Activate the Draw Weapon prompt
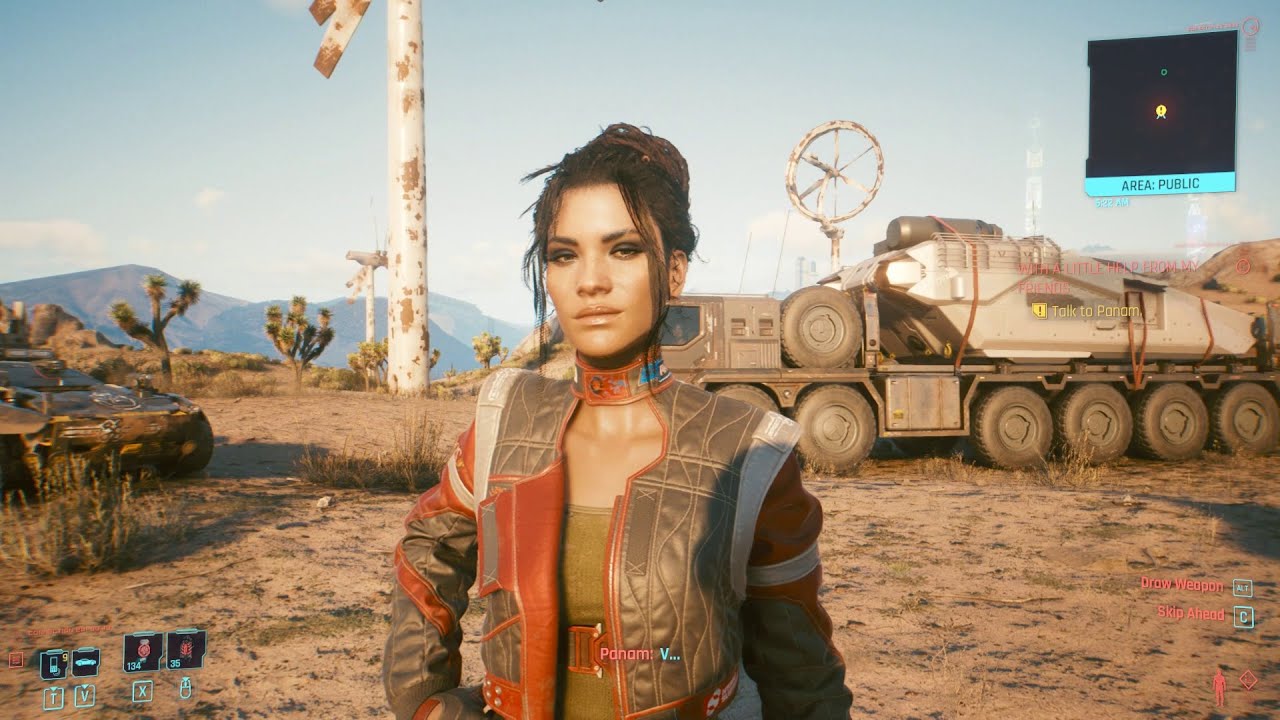This screenshot has width=1280, height=720. click(1181, 584)
